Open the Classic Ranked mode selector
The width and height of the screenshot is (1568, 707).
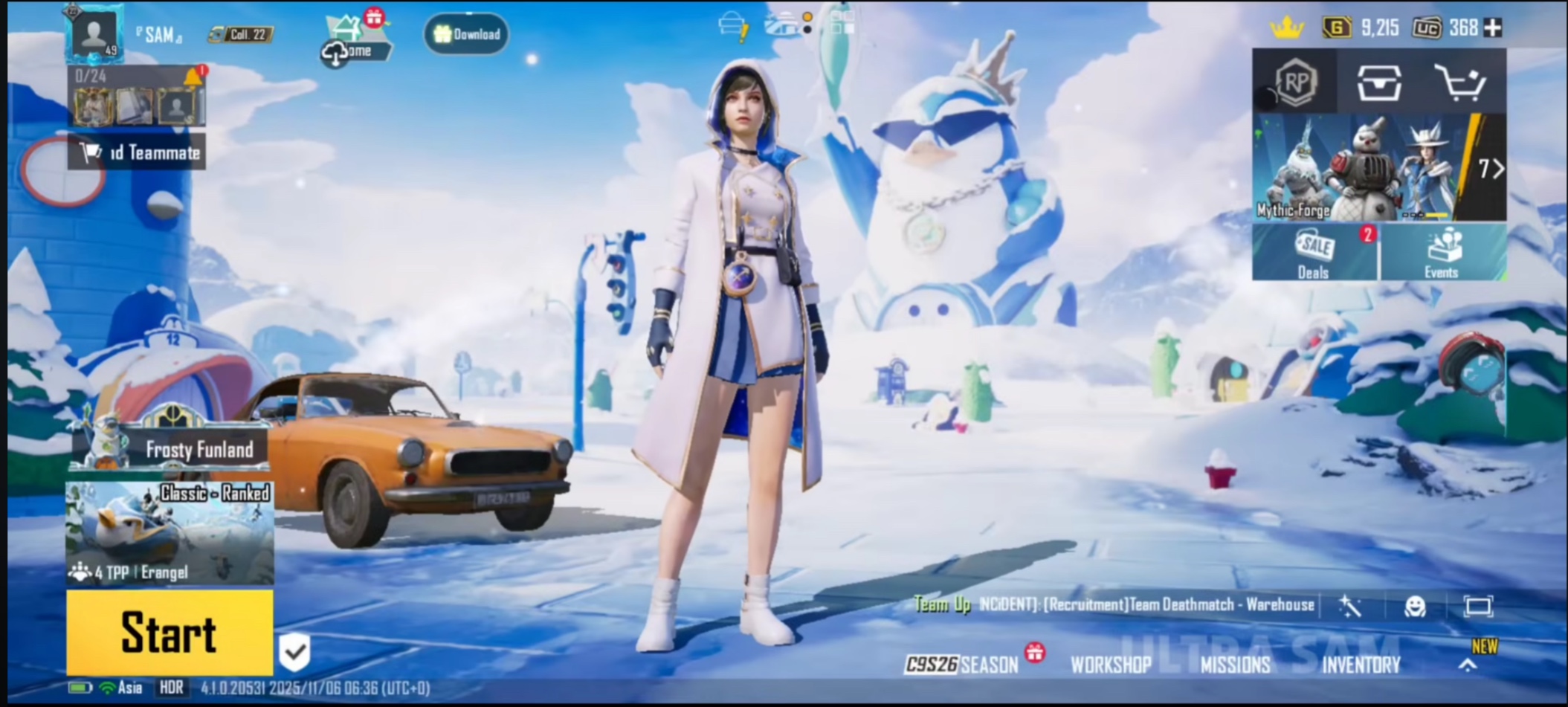(170, 532)
